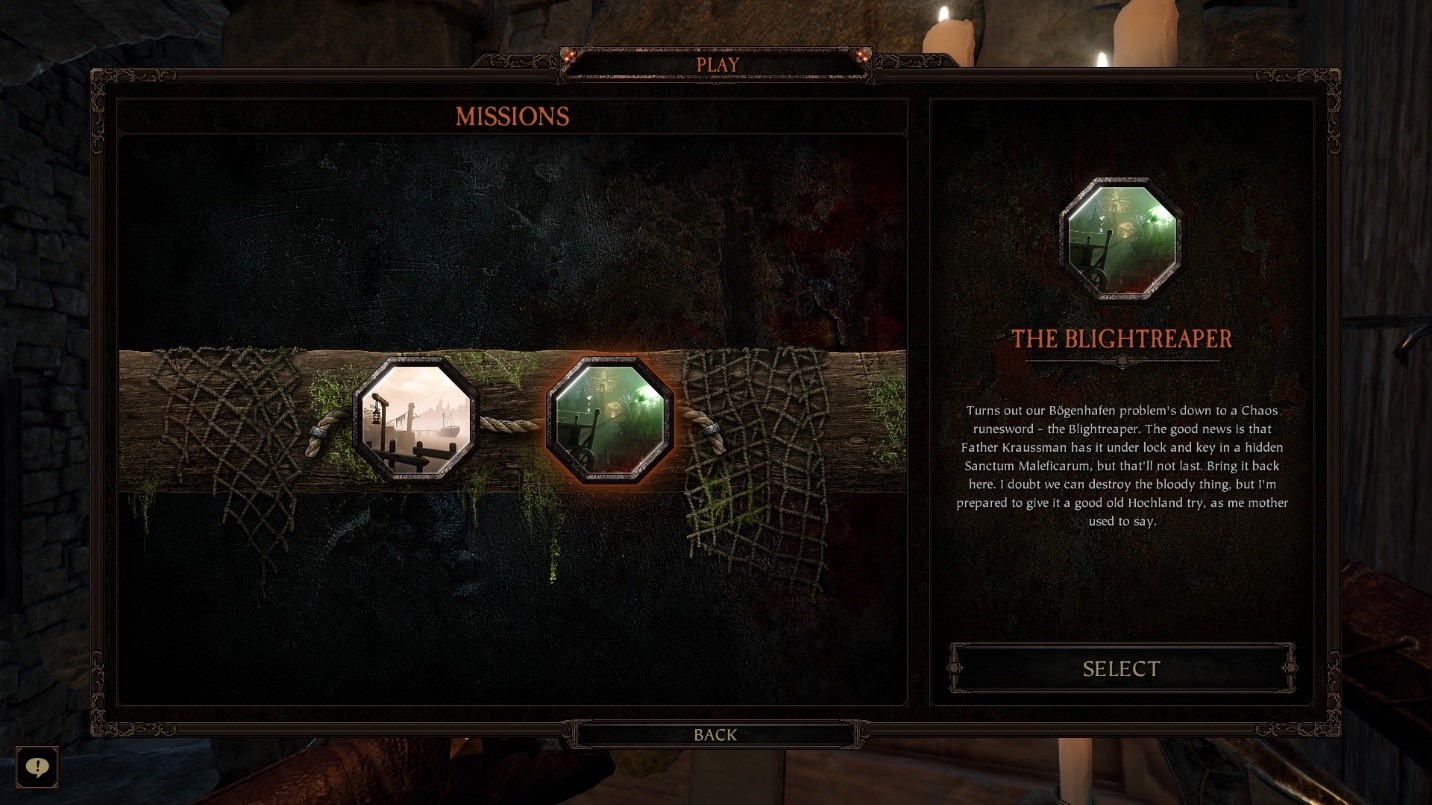Image resolution: width=1432 pixels, height=805 pixels.
Task: Choose the foggy harbor mission tile
Action: click(417, 421)
